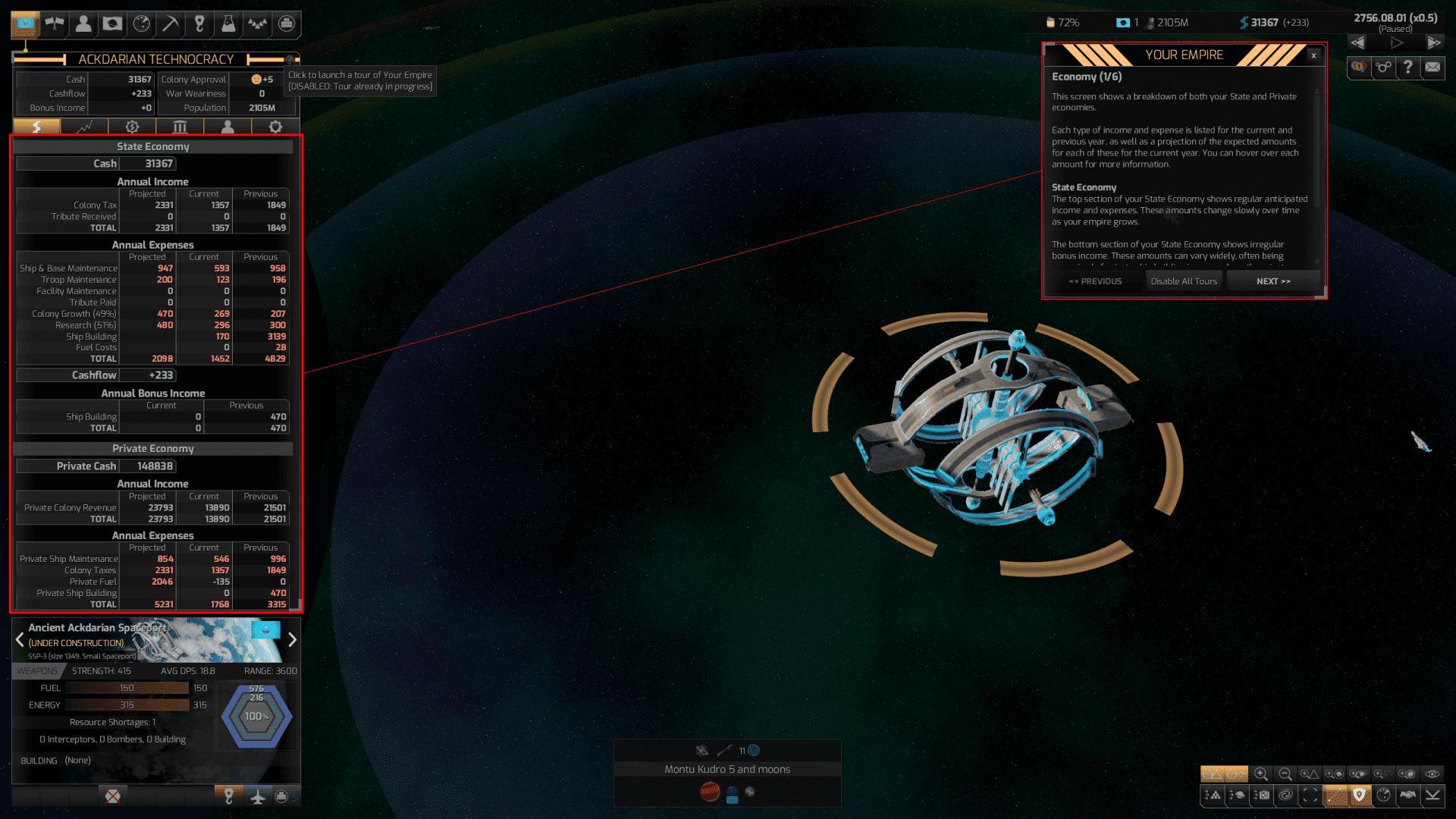1456x819 pixels.
Task: Show previous selection with left arrow
Action: click(x=19, y=640)
